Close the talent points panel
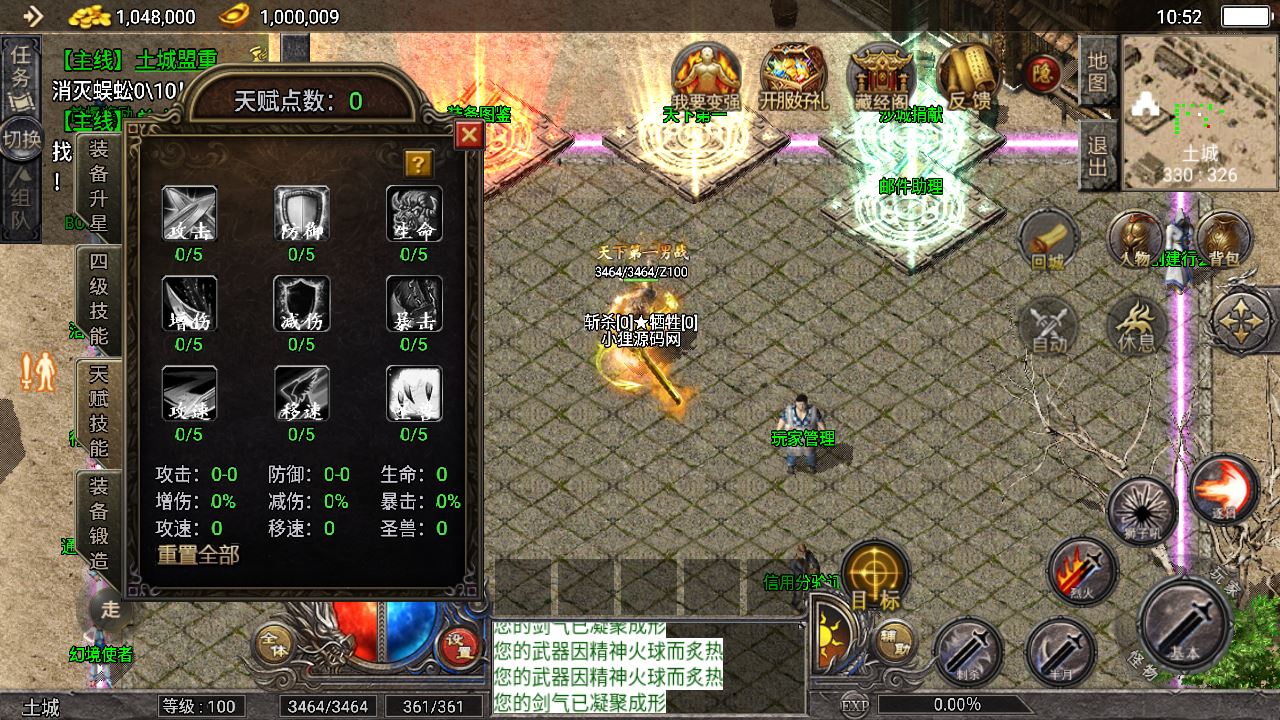Viewport: 1280px width, 720px height. click(469, 136)
